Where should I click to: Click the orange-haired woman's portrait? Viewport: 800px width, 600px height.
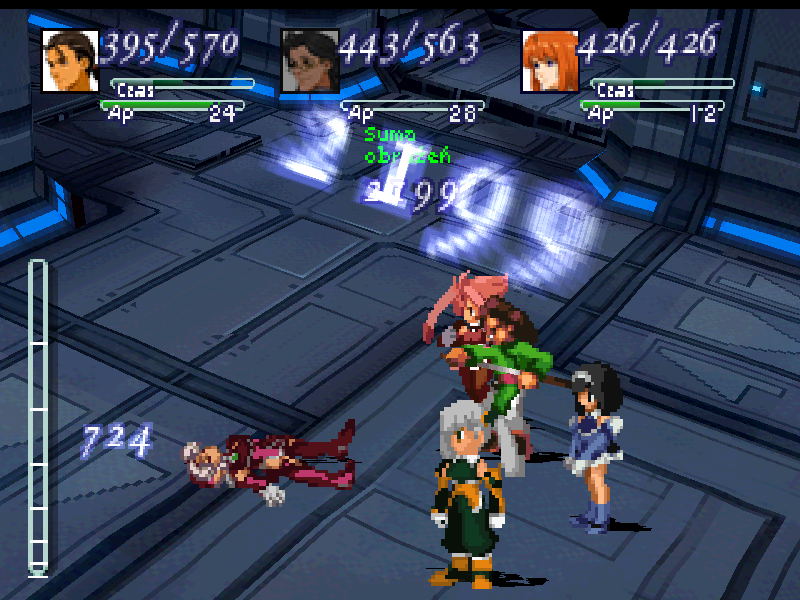coord(549,61)
